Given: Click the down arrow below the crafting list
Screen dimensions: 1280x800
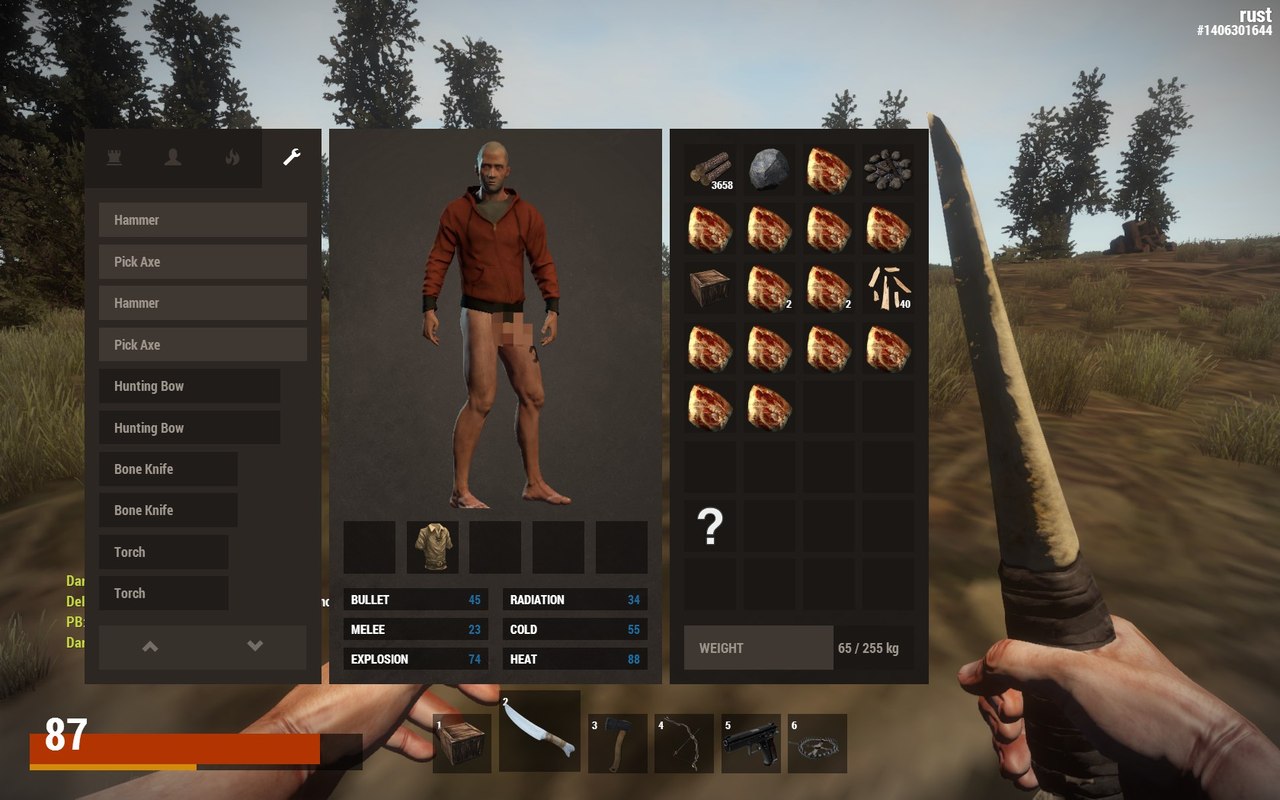Looking at the screenshot, I should click(x=255, y=647).
